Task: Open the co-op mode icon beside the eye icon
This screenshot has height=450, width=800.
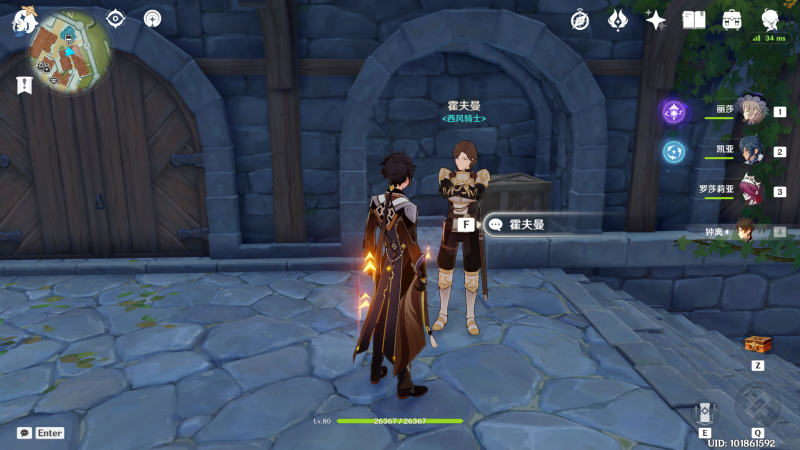Action: [x=152, y=18]
